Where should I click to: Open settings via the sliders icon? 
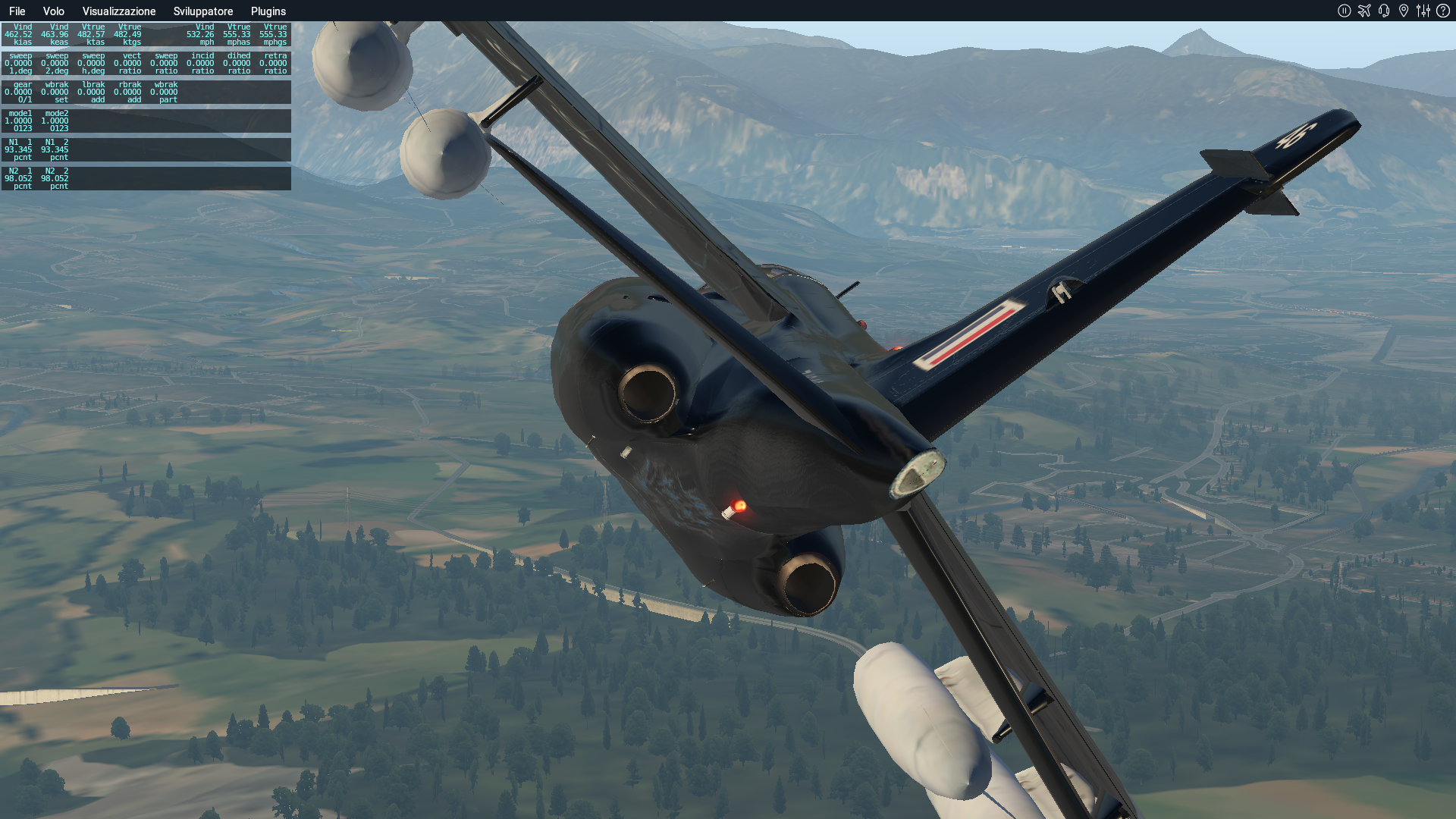coord(1423,11)
